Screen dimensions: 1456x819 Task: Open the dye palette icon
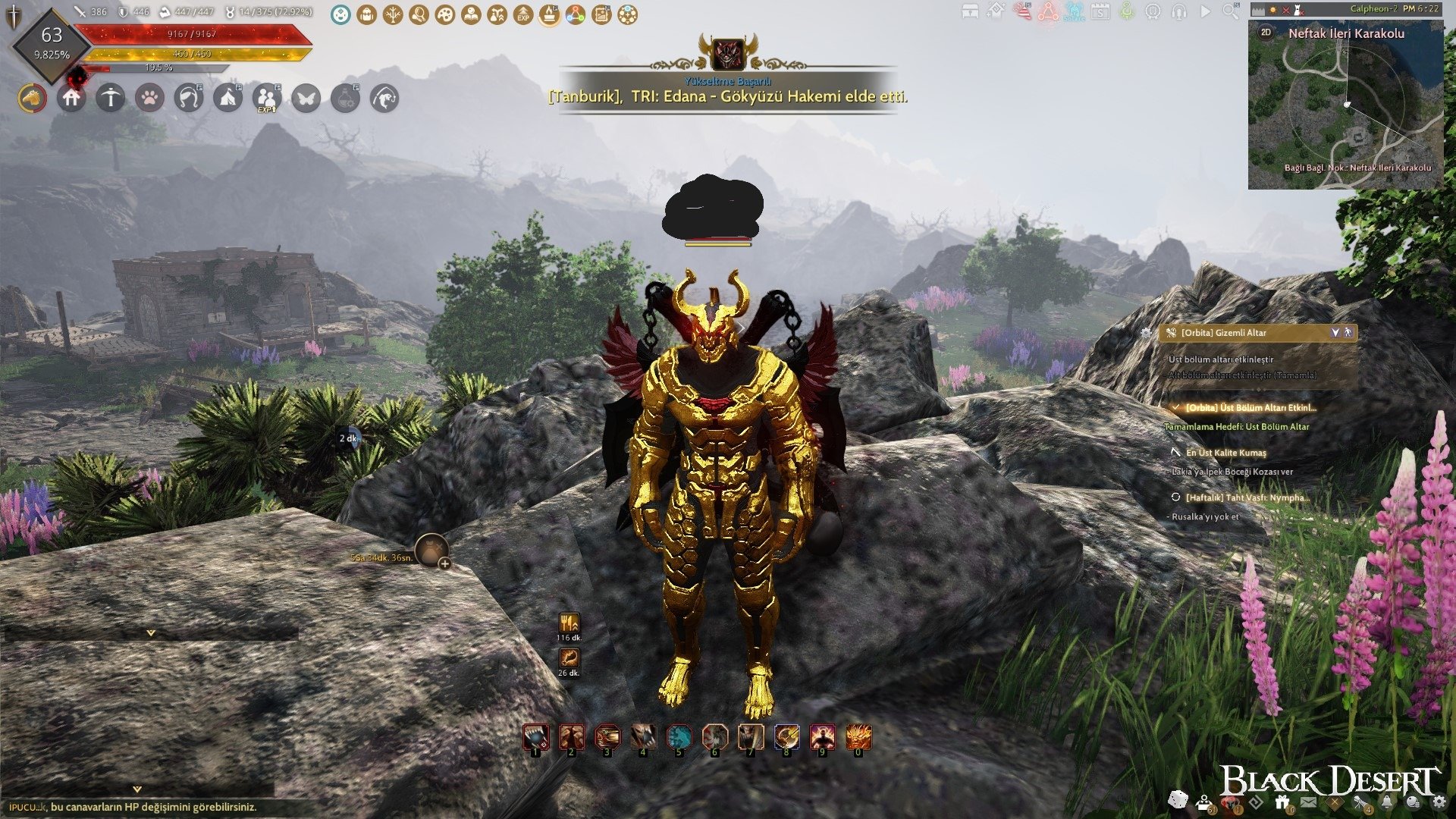(446, 13)
